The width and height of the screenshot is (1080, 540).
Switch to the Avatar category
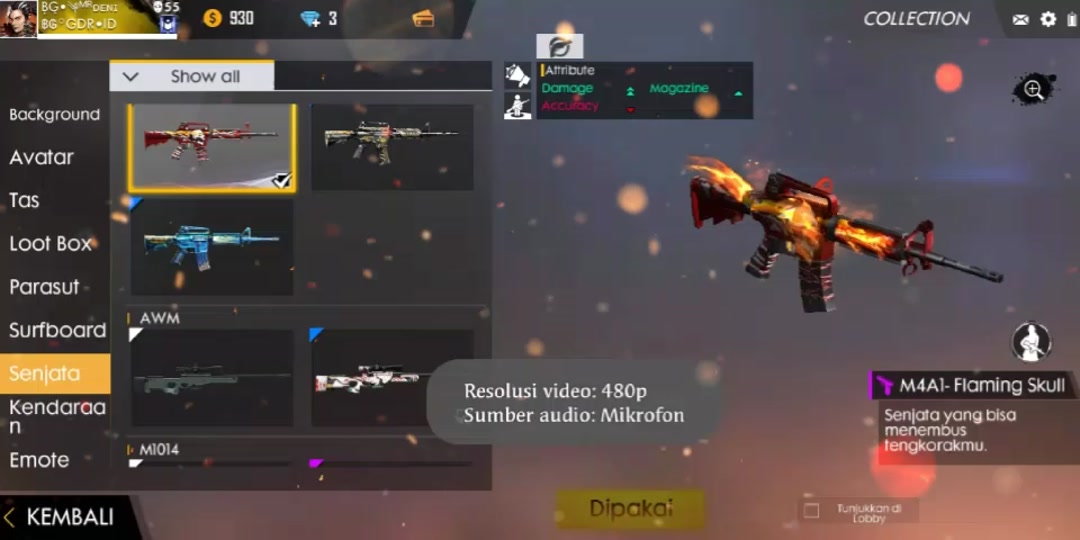[41, 158]
